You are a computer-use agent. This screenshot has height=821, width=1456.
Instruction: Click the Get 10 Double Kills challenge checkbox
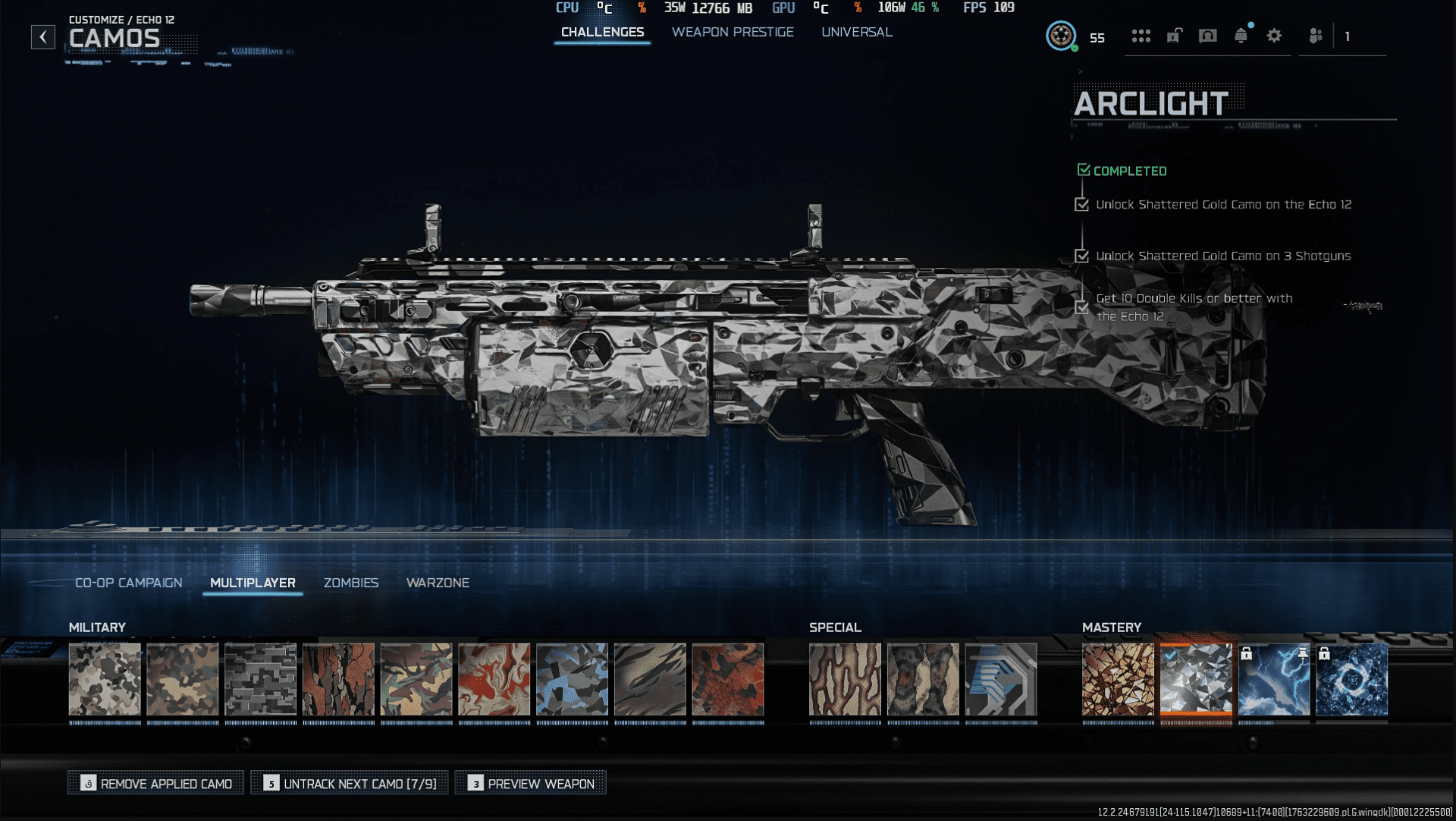point(1082,307)
